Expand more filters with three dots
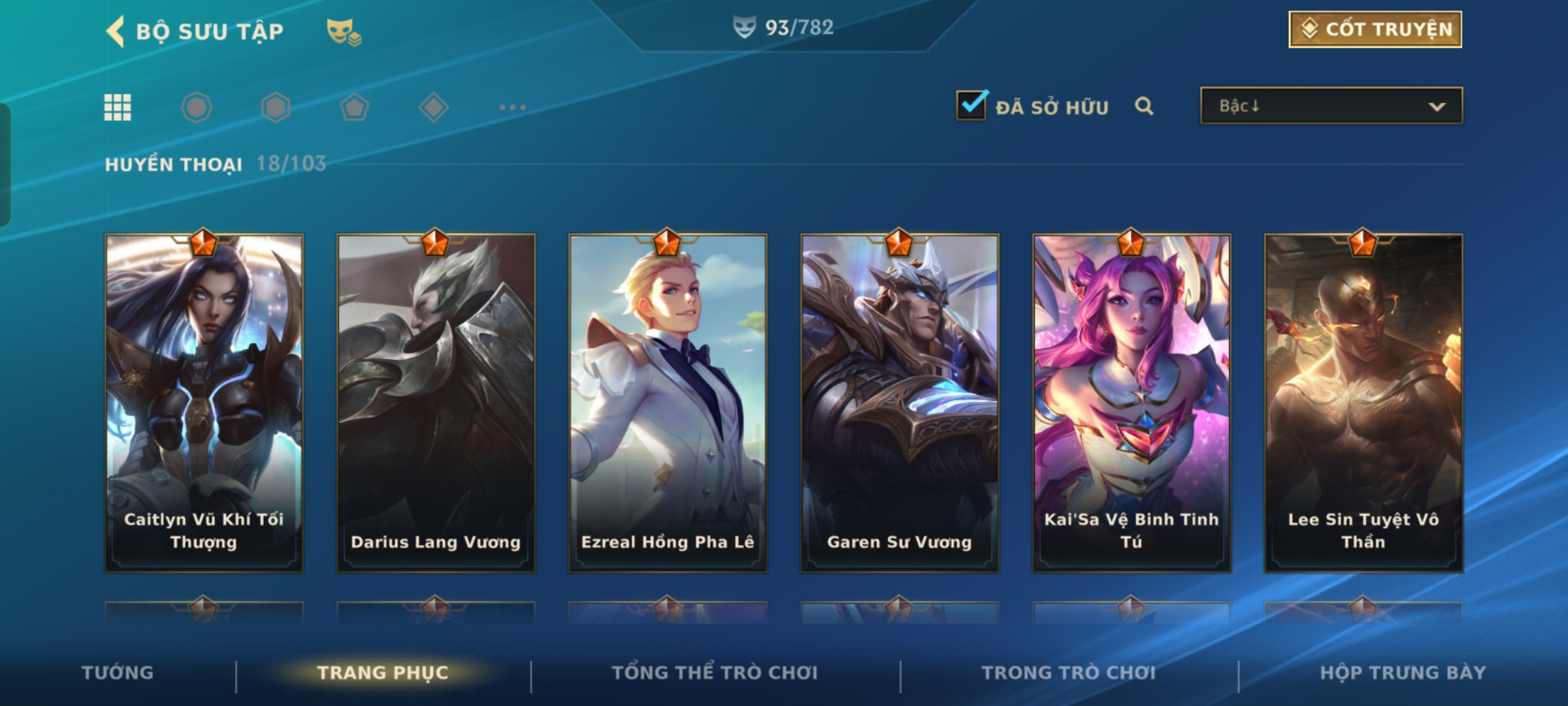Screen dimensions: 1568x706 click(512, 107)
